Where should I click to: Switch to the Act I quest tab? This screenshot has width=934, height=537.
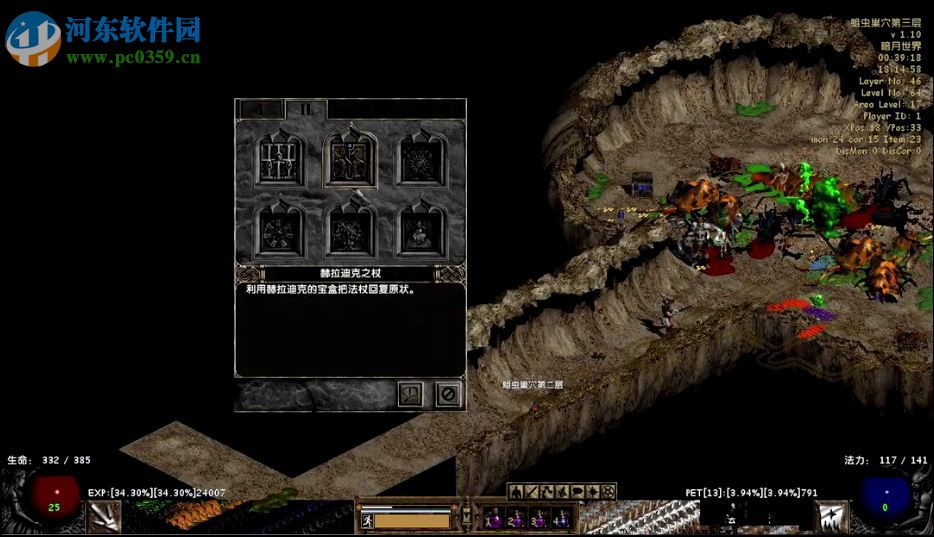(x=259, y=109)
